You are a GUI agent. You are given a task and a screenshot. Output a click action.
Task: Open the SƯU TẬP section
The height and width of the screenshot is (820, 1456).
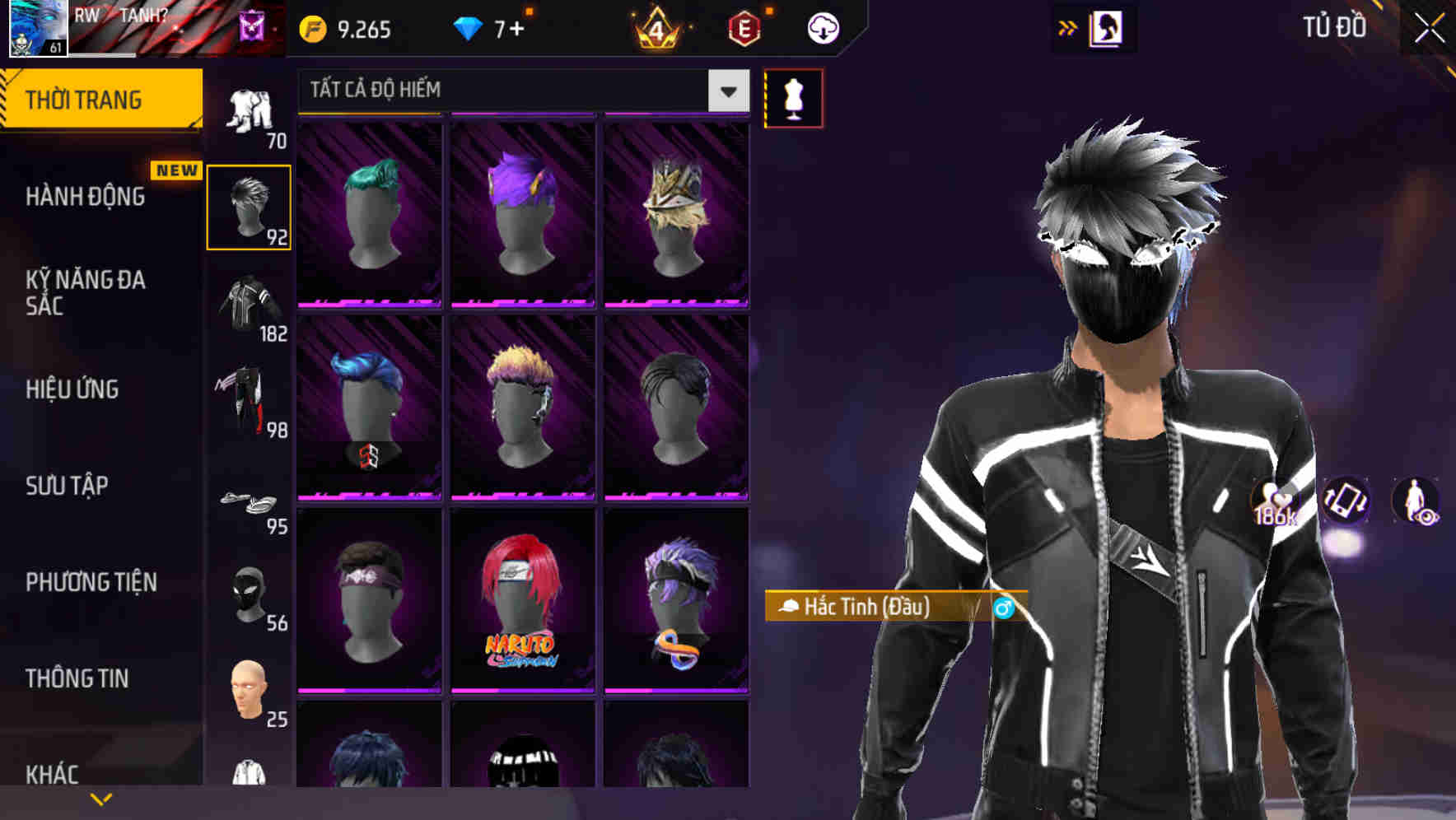[x=66, y=486]
